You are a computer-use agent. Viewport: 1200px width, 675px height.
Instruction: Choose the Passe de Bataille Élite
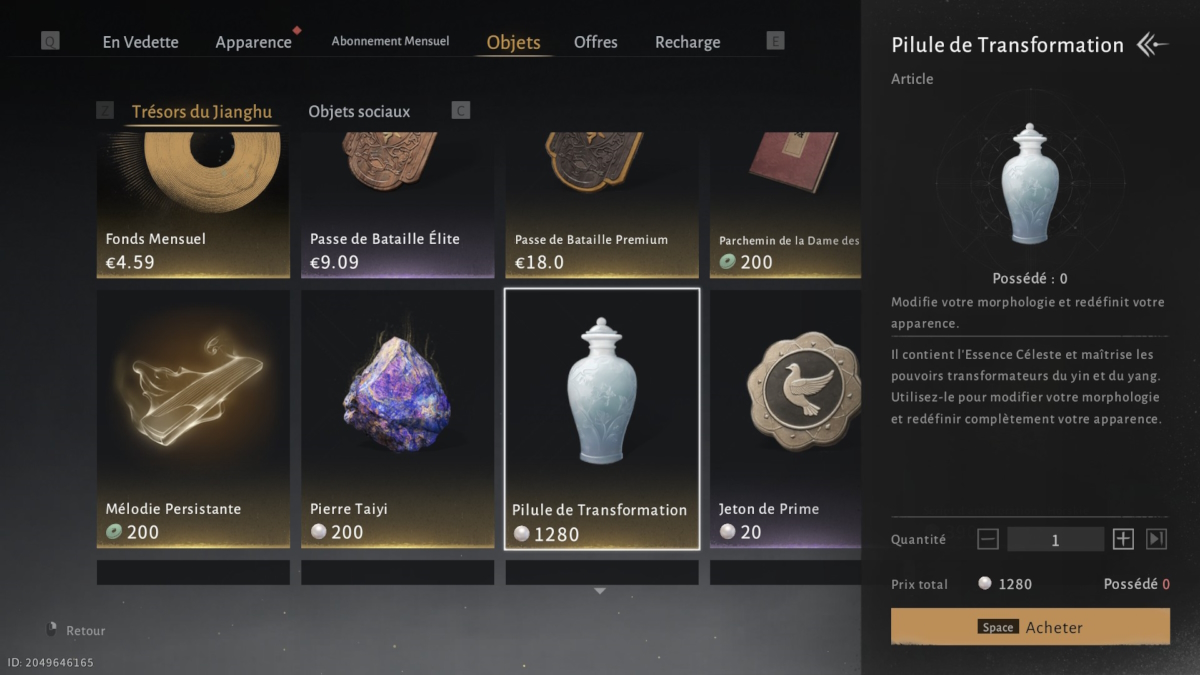click(x=397, y=205)
